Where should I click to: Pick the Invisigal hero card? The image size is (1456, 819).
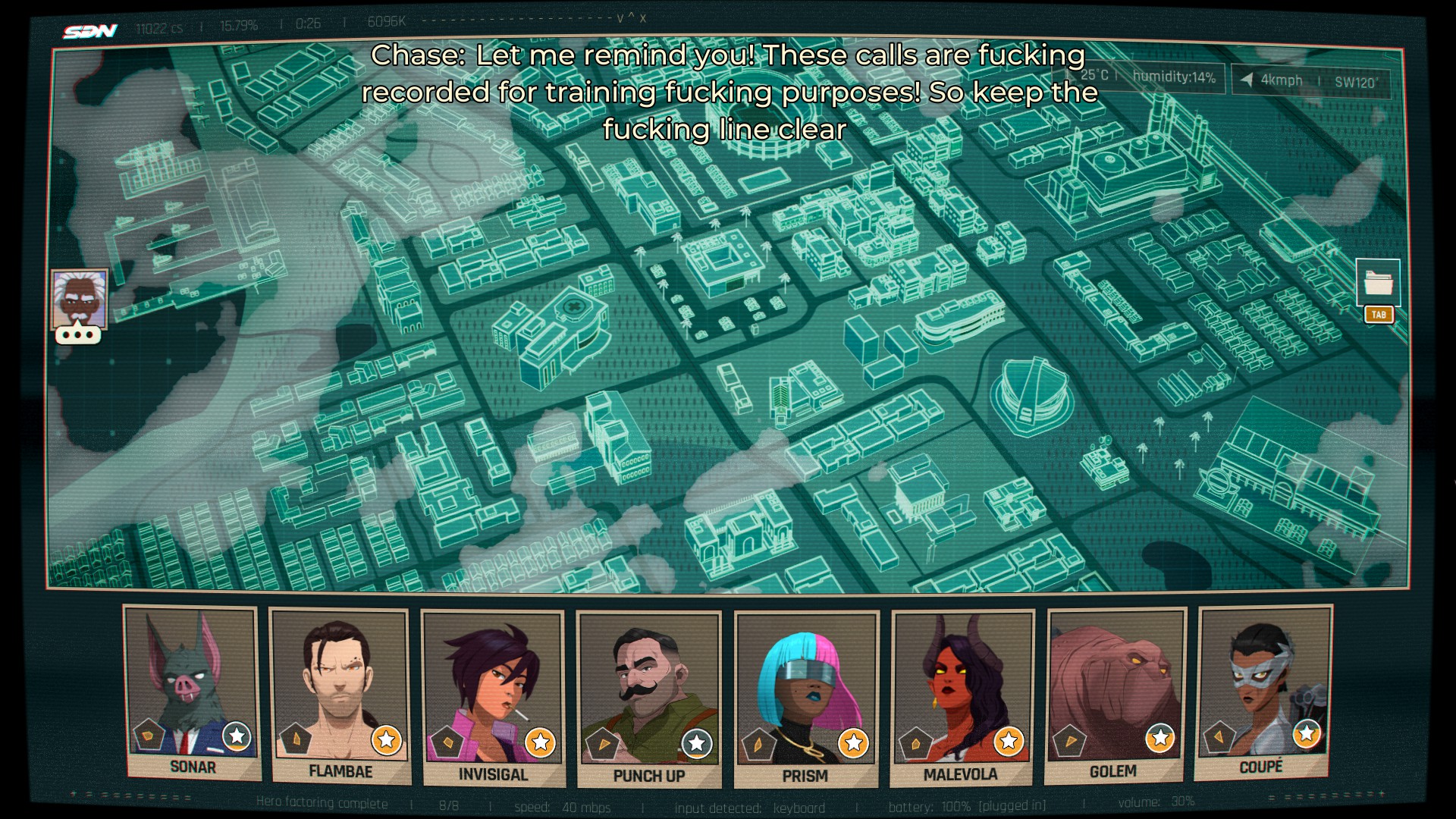click(x=493, y=698)
